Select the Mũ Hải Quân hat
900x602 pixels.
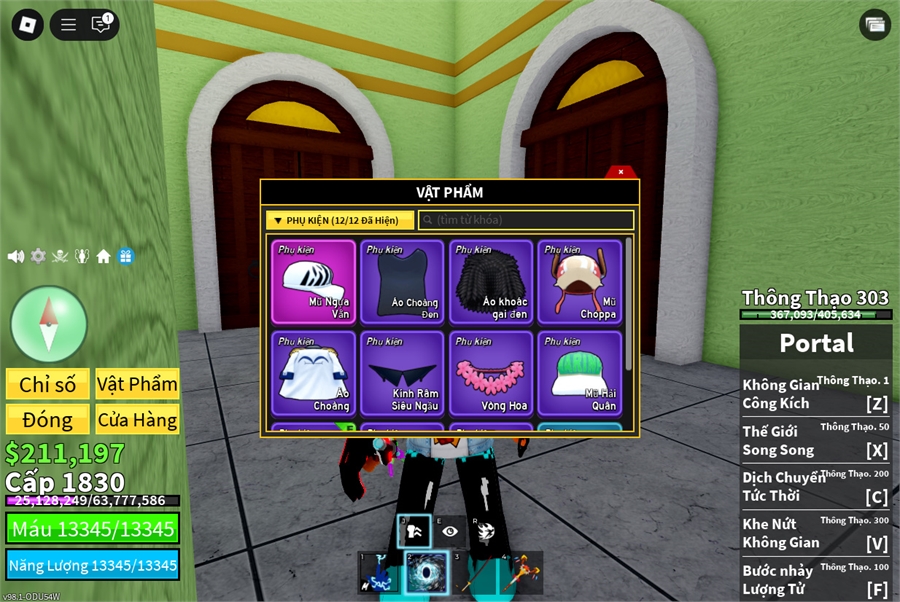(x=580, y=374)
